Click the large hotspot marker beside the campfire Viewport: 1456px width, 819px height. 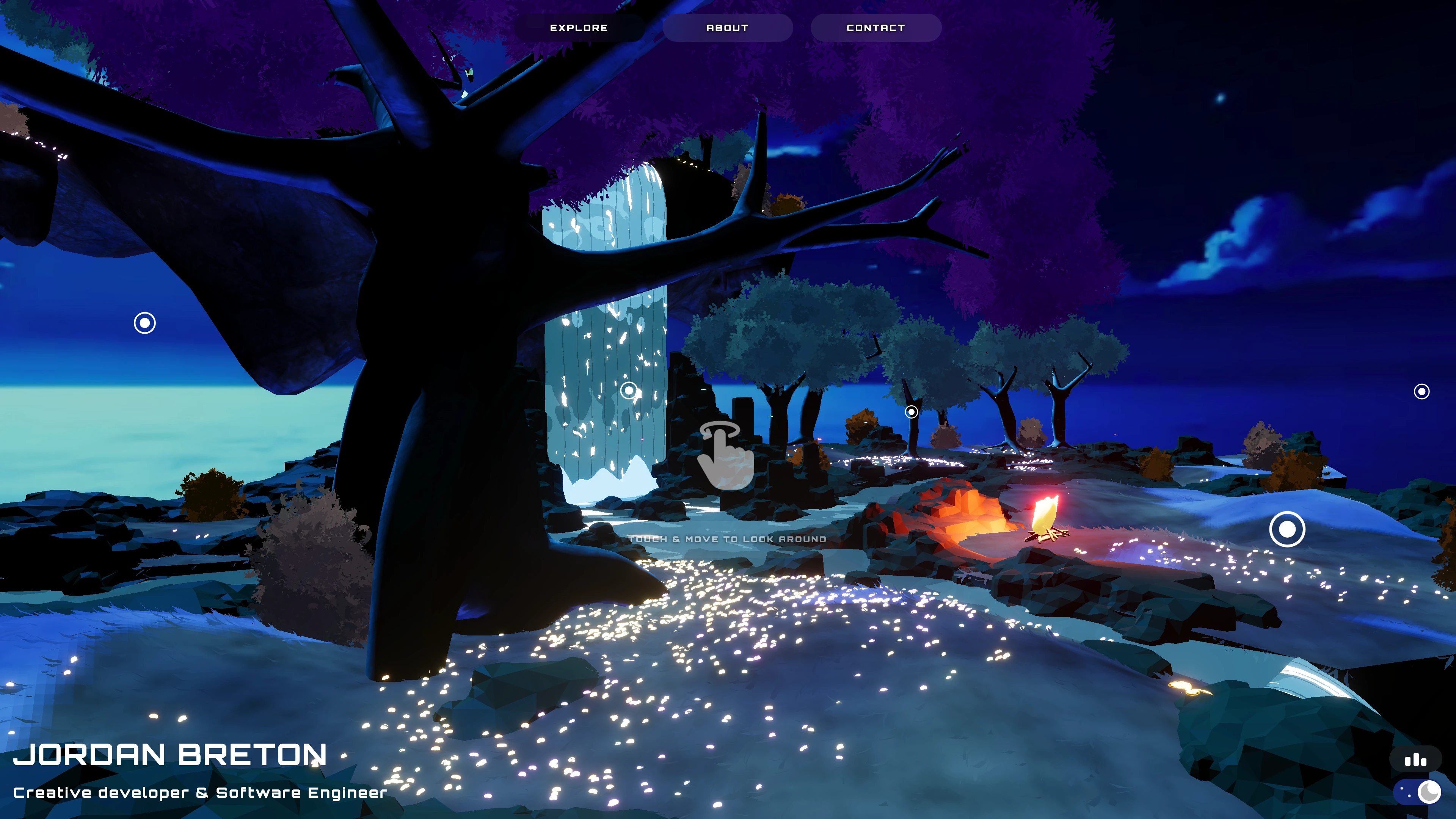coord(1287,529)
